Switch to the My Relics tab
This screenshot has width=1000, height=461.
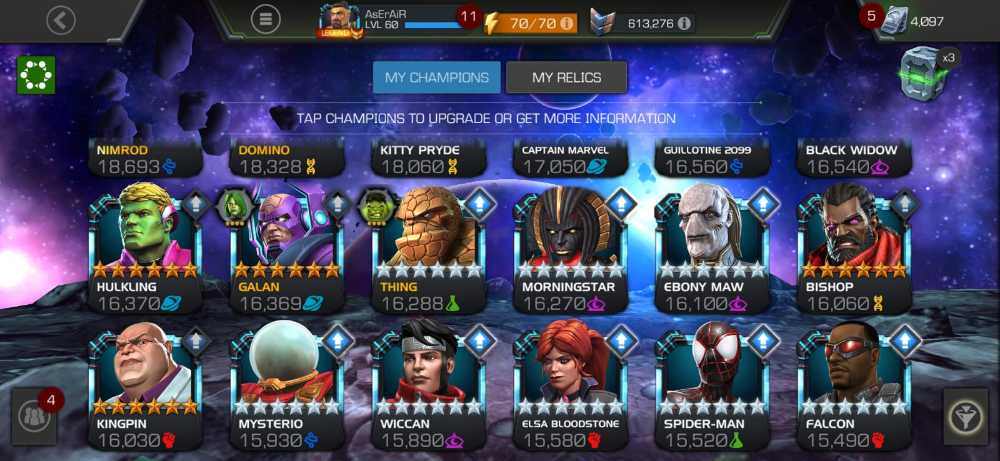click(566, 77)
